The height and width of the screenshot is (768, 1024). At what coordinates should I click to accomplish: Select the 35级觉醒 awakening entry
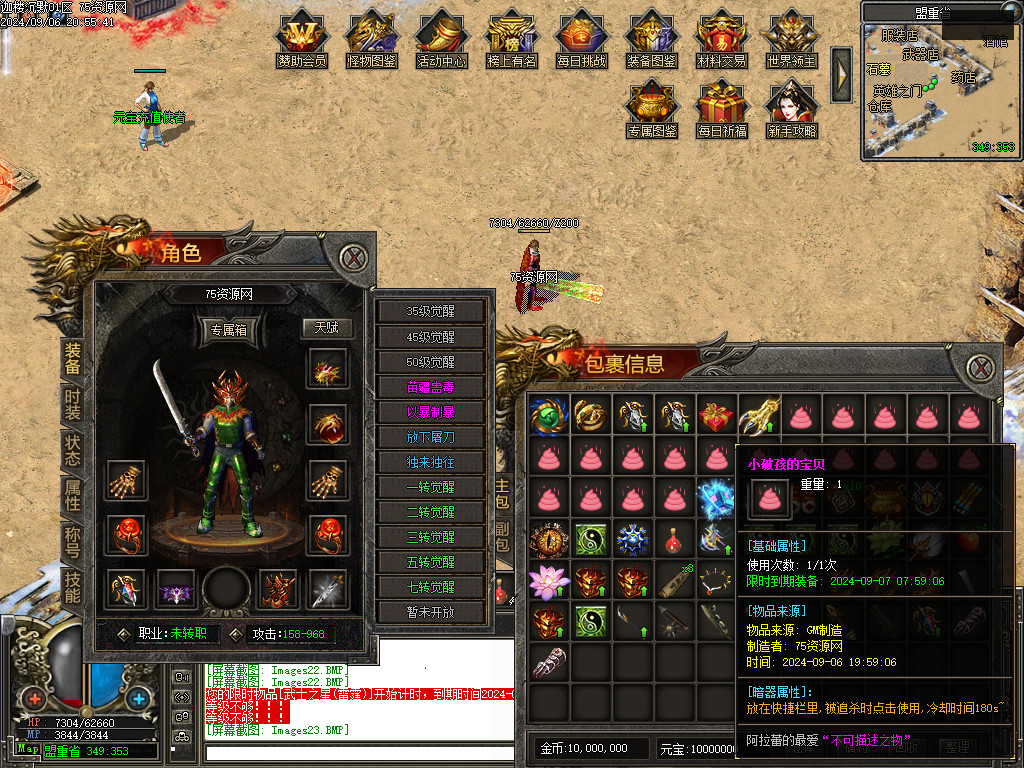pos(431,311)
